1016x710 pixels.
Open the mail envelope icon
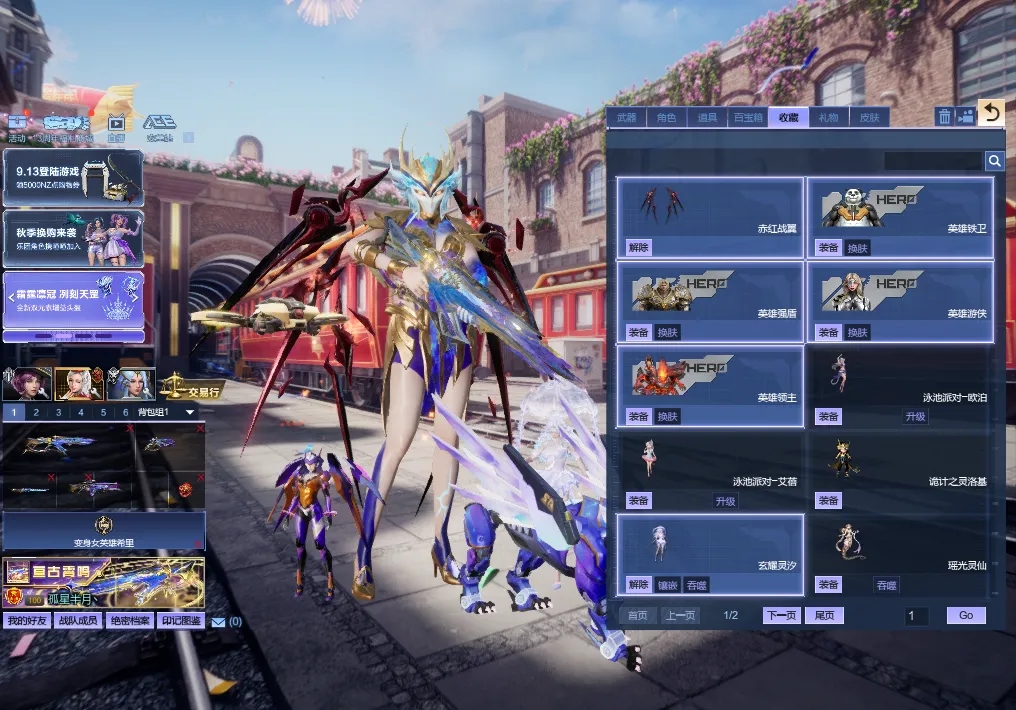[218, 622]
